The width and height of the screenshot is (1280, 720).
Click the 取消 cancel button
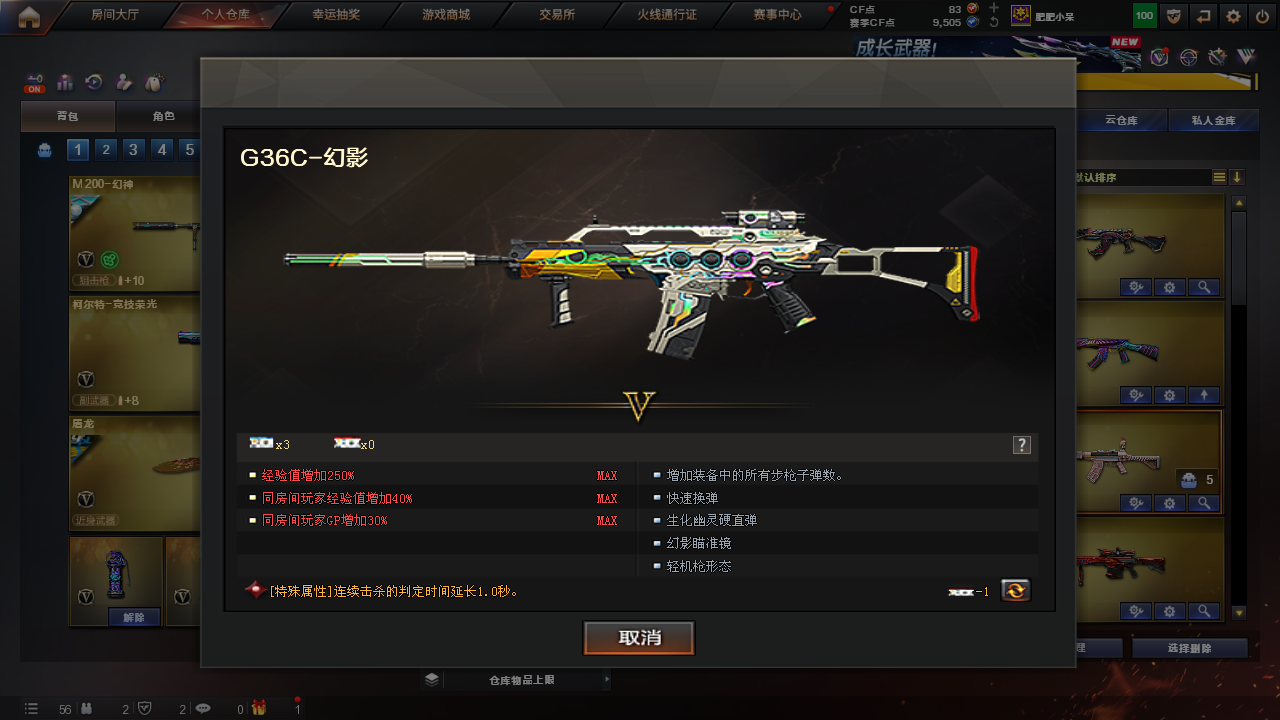point(639,638)
